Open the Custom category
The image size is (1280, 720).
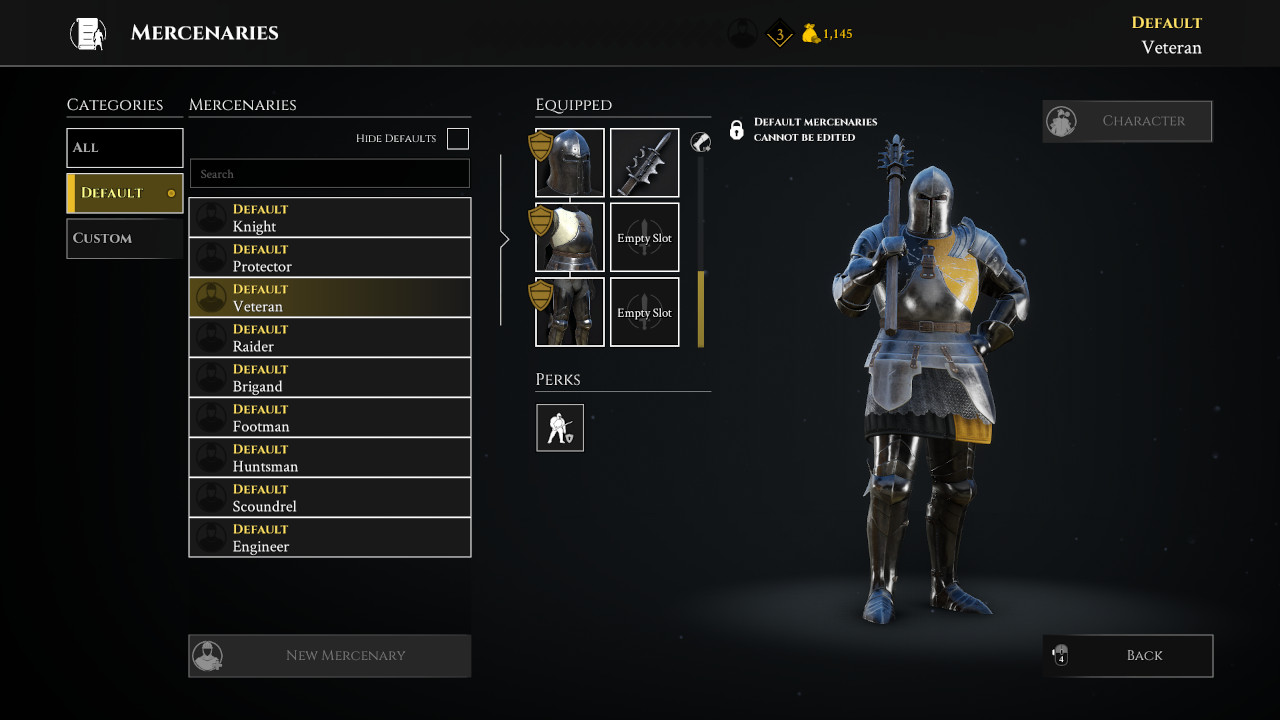coord(125,238)
